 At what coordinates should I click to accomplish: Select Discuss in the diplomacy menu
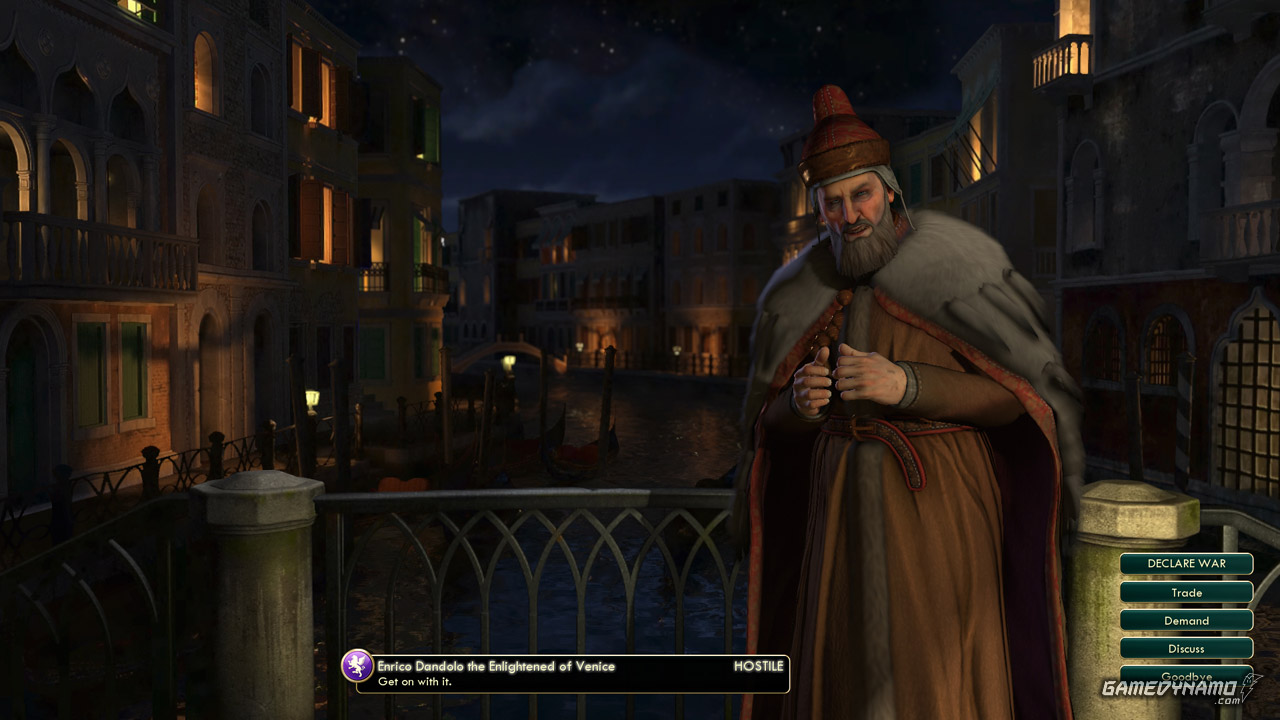[x=1186, y=648]
